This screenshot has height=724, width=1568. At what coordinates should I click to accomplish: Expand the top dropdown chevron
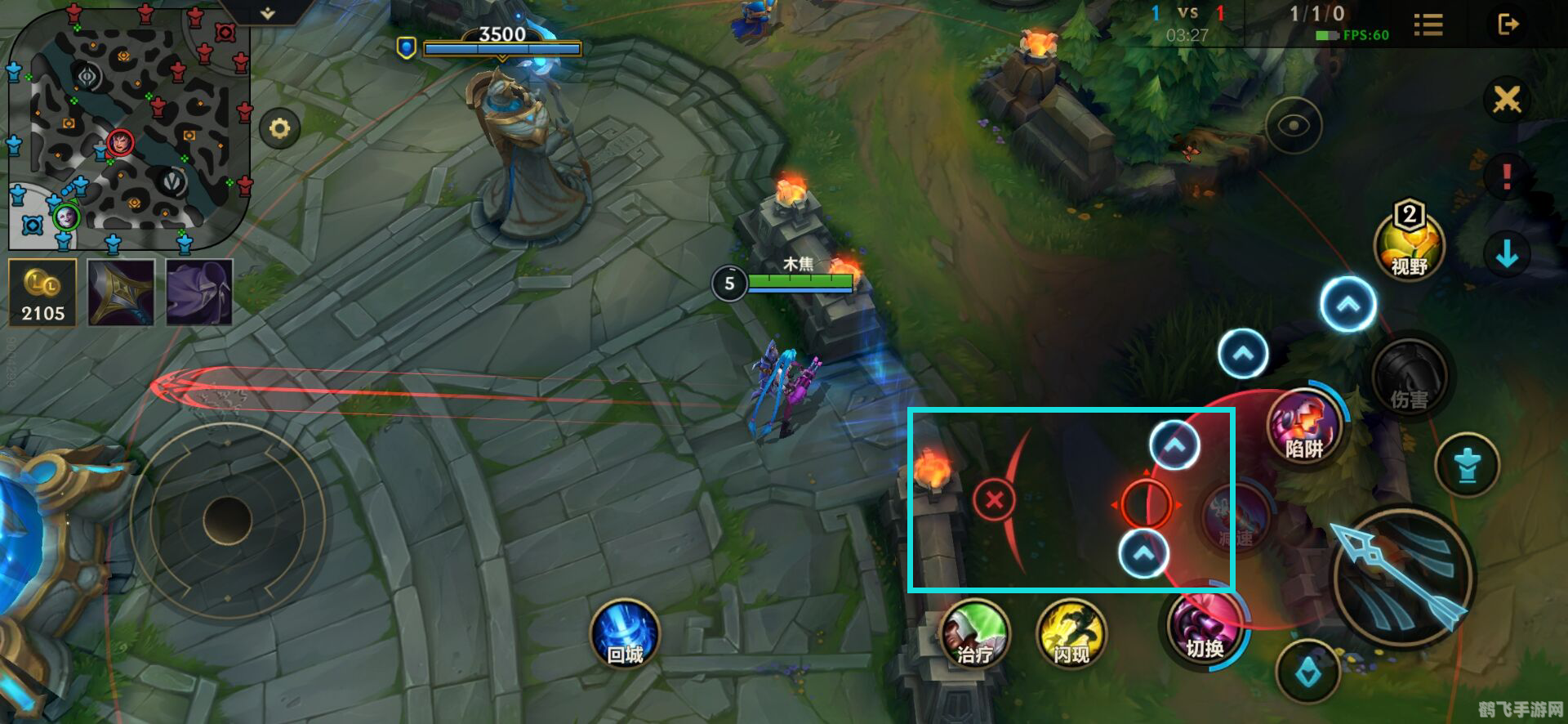tap(268, 13)
